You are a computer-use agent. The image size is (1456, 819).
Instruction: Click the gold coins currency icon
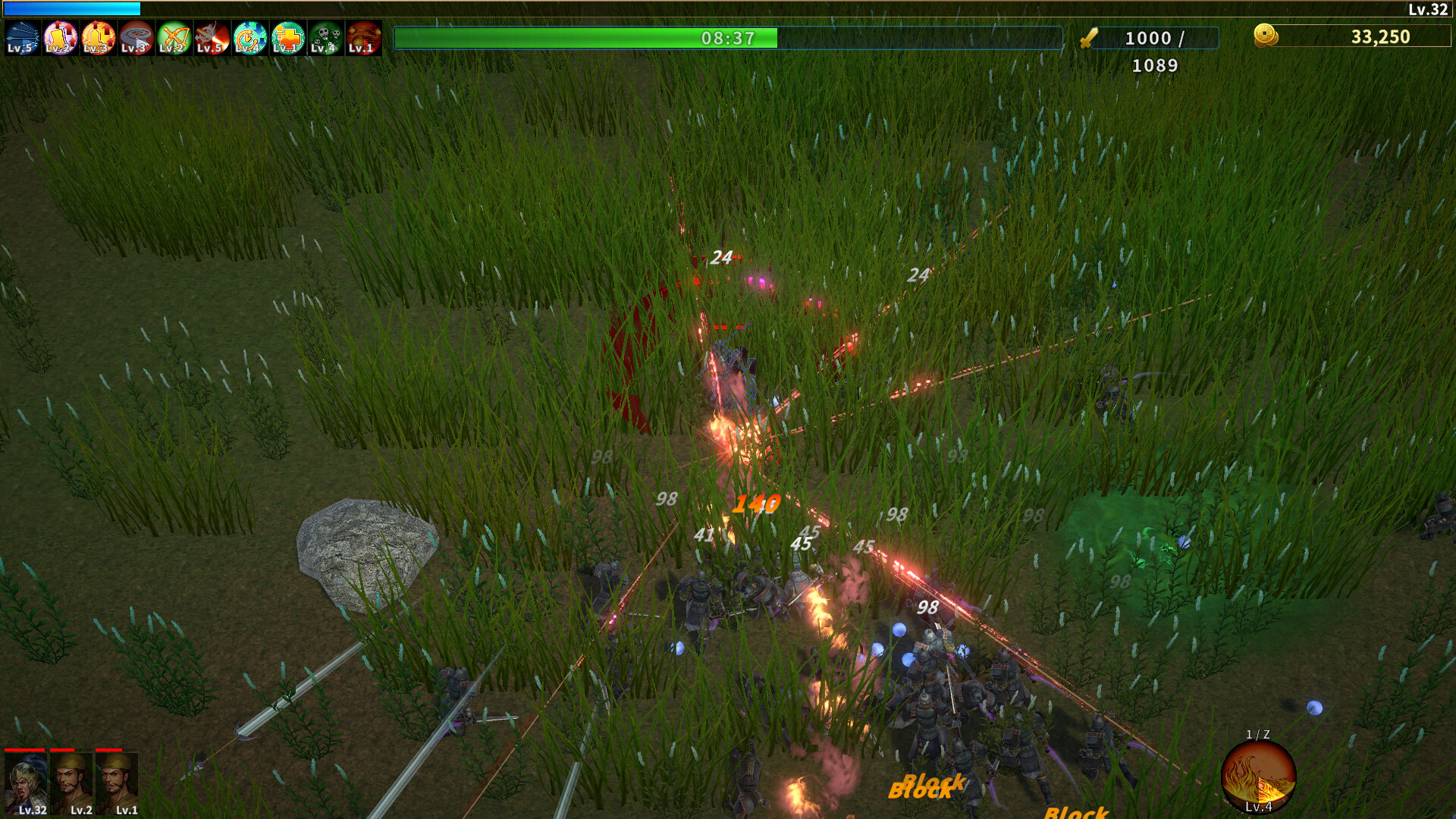[1263, 34]
